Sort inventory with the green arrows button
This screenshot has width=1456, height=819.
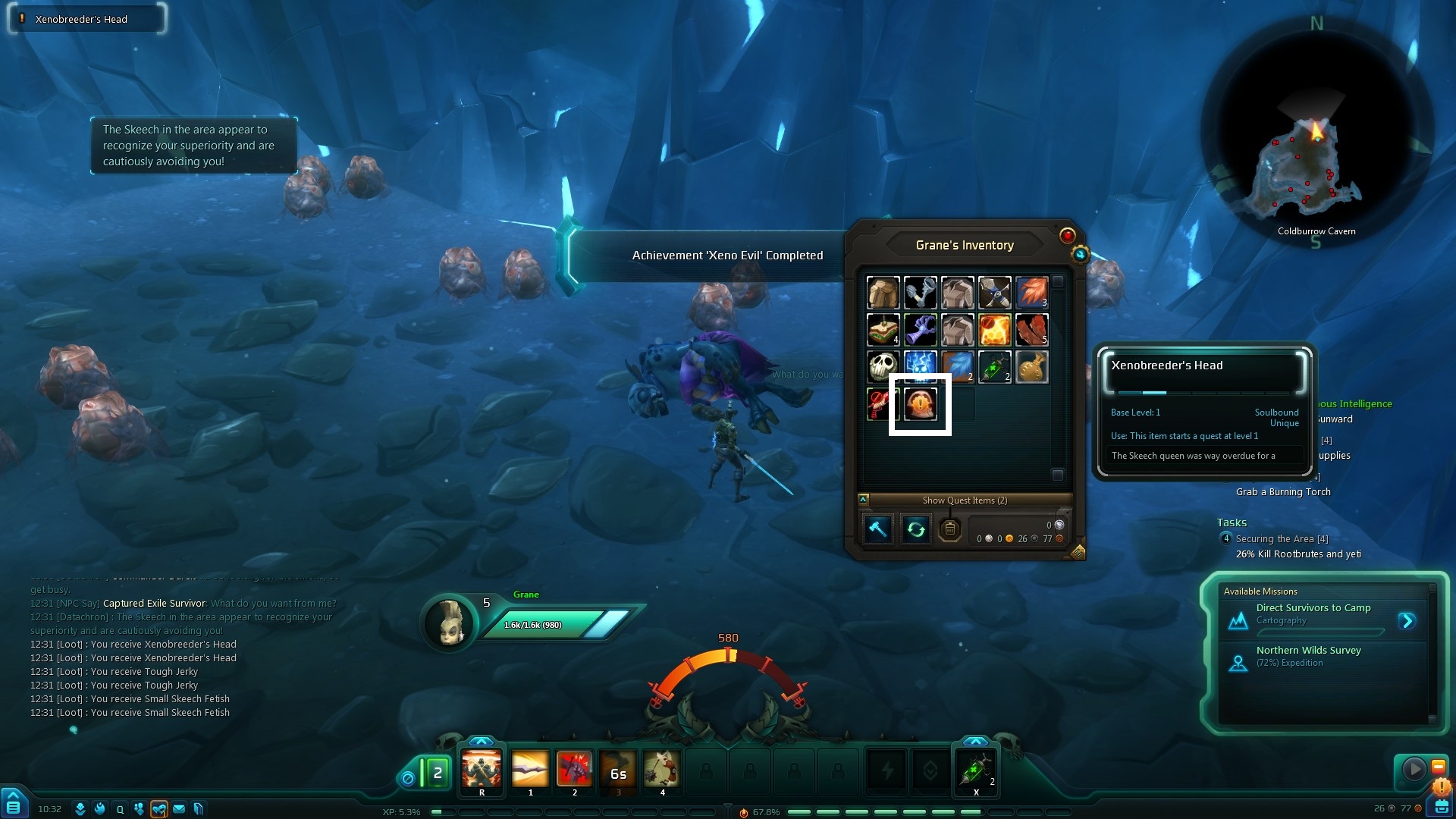click(x=915, y=529)
